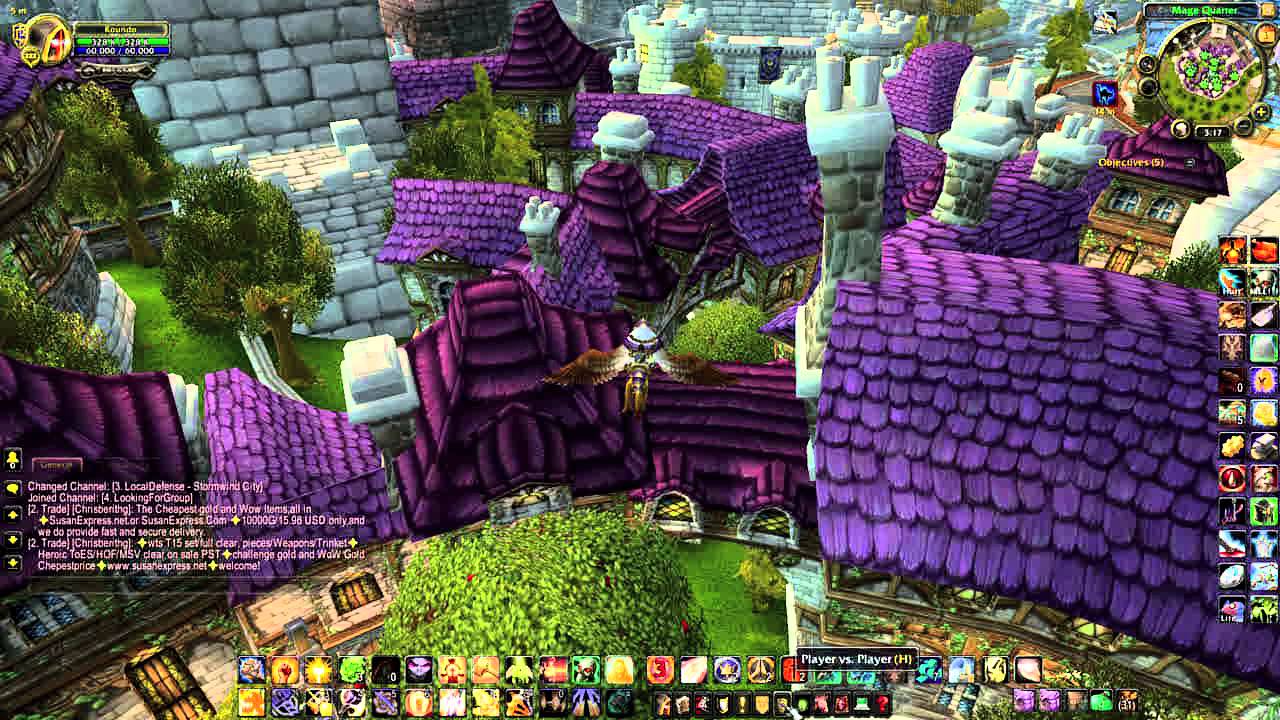Toggle the social button next to the chat frame
1280x720 pixels.
[13, 461]
